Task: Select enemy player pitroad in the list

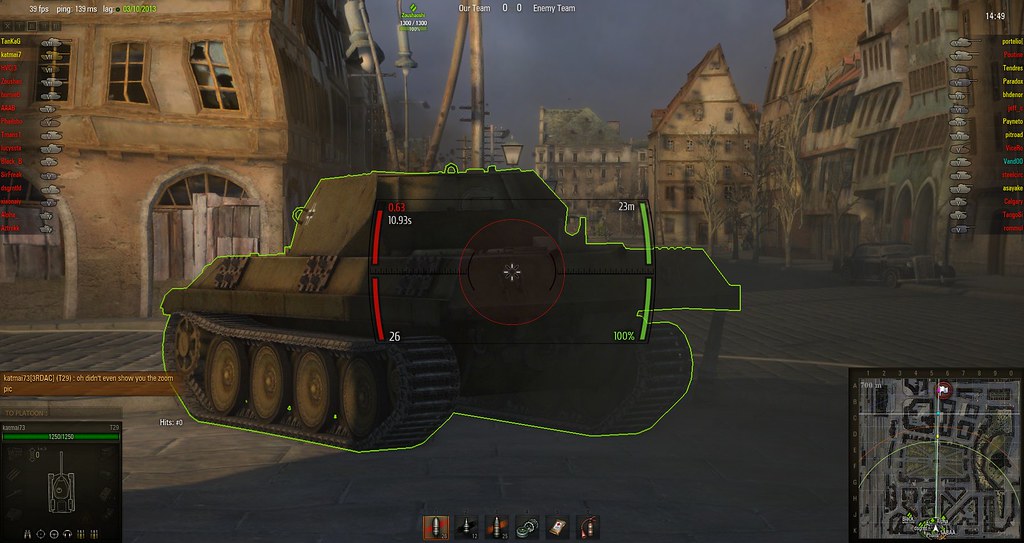Action: (x=1010, y=134)
